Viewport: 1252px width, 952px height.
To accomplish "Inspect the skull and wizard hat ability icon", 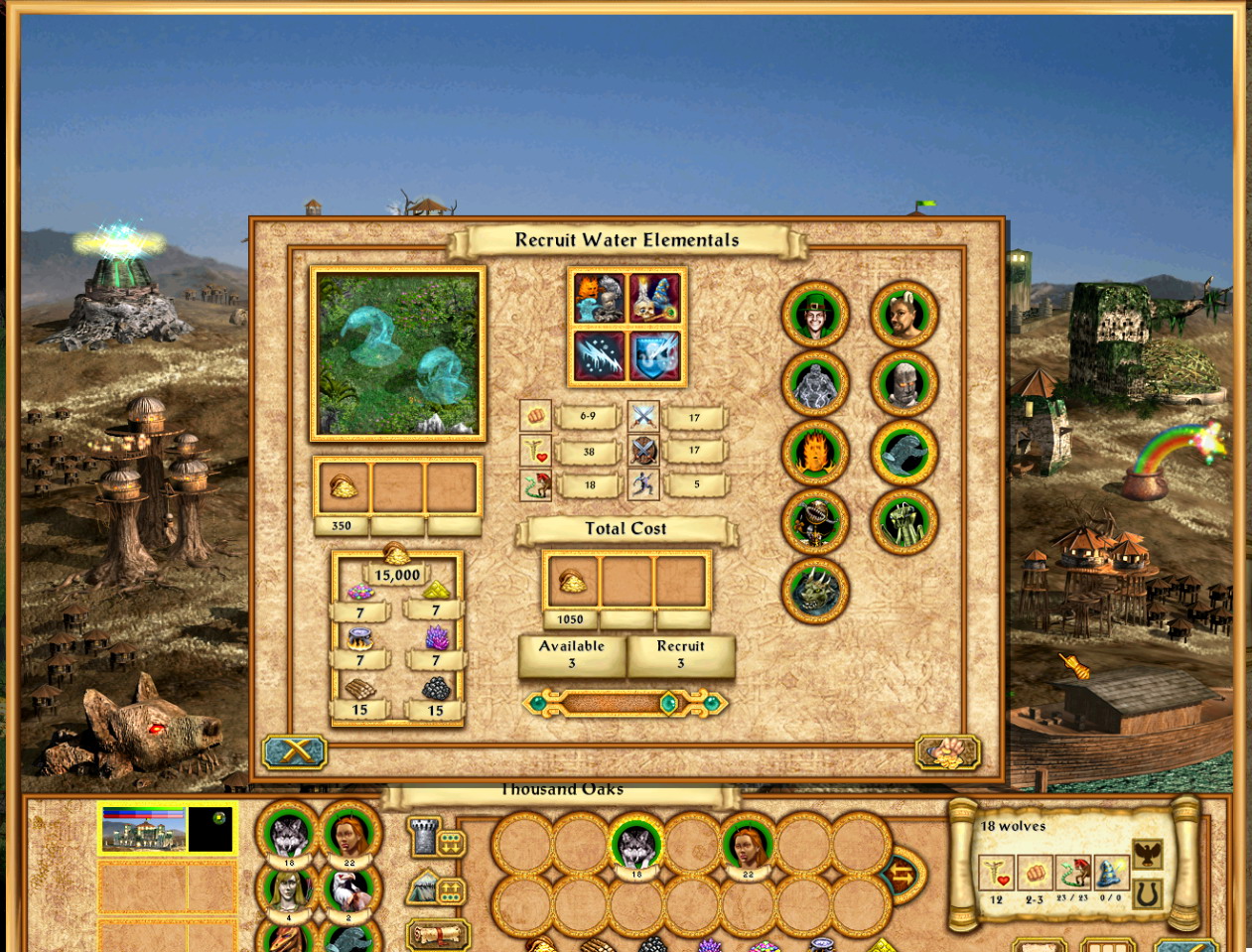I will [x=654, y=298].
